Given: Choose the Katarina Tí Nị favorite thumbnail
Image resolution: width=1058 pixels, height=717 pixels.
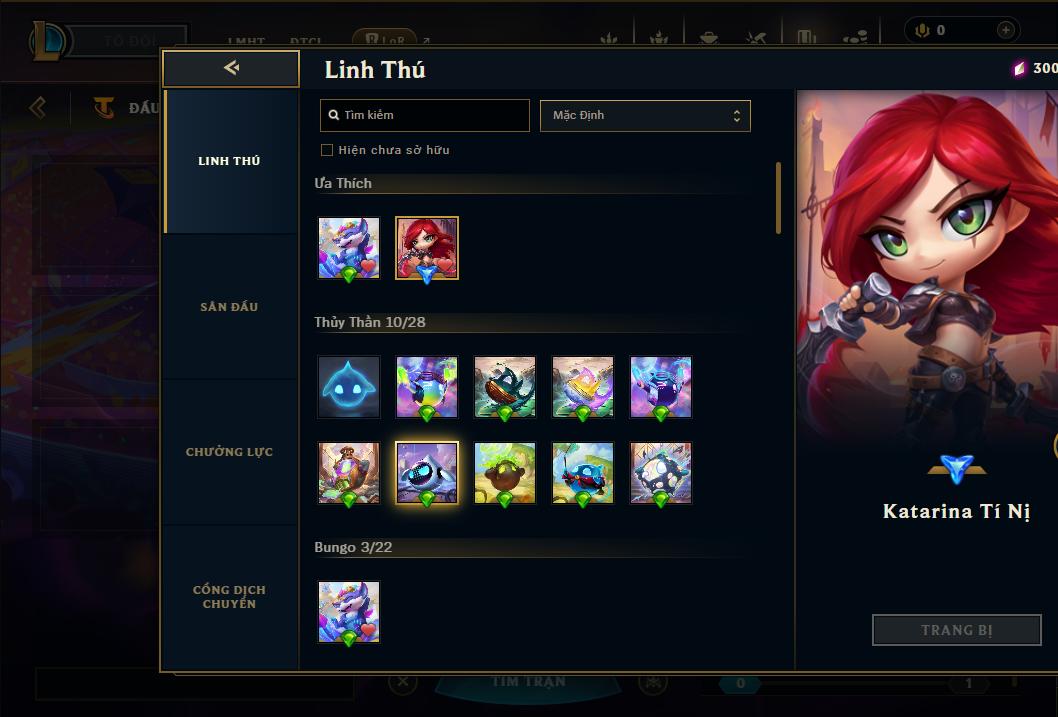Looking at the screenshot, I should point(427,248).
